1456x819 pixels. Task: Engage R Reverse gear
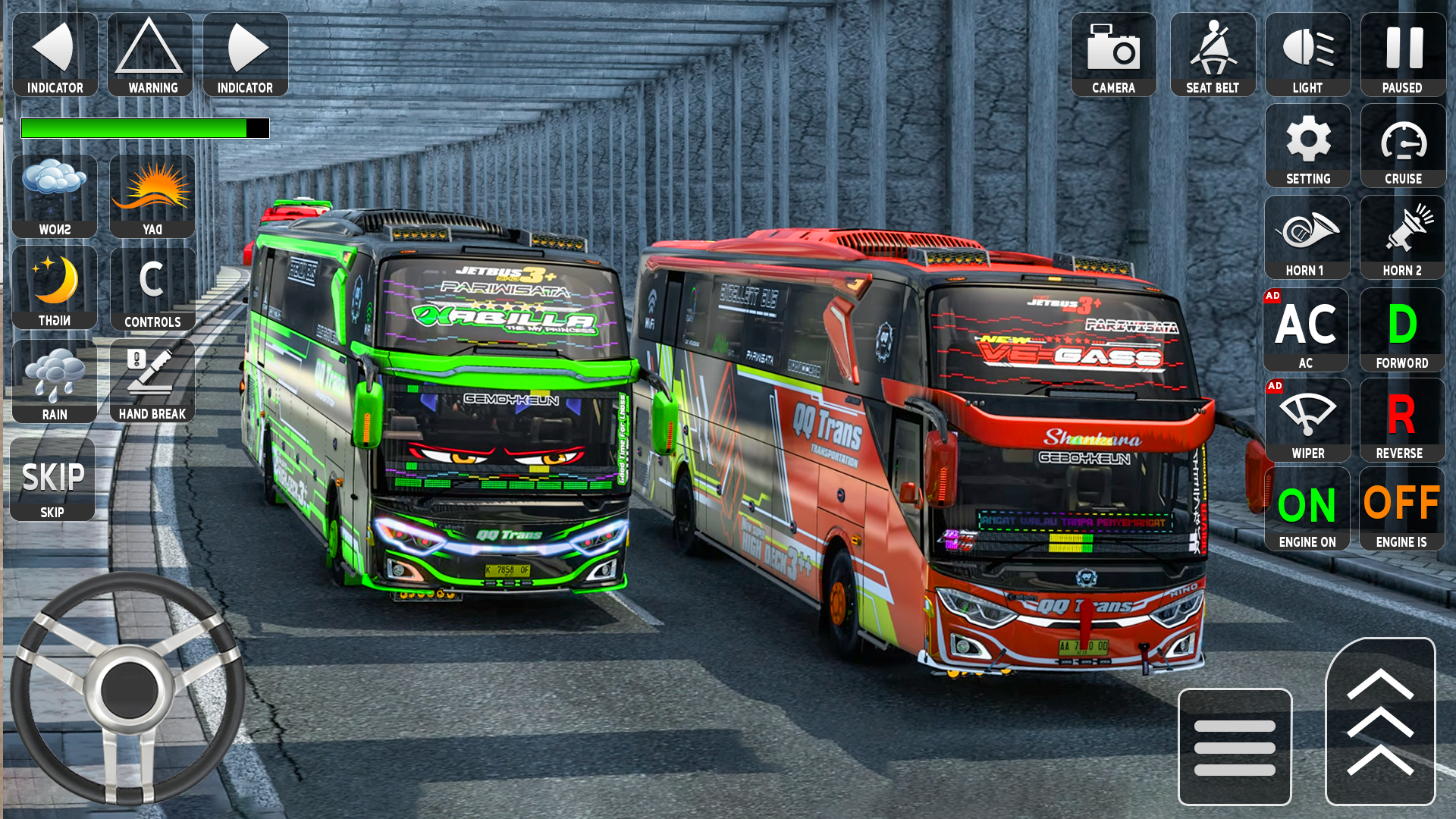[1402, 419]
